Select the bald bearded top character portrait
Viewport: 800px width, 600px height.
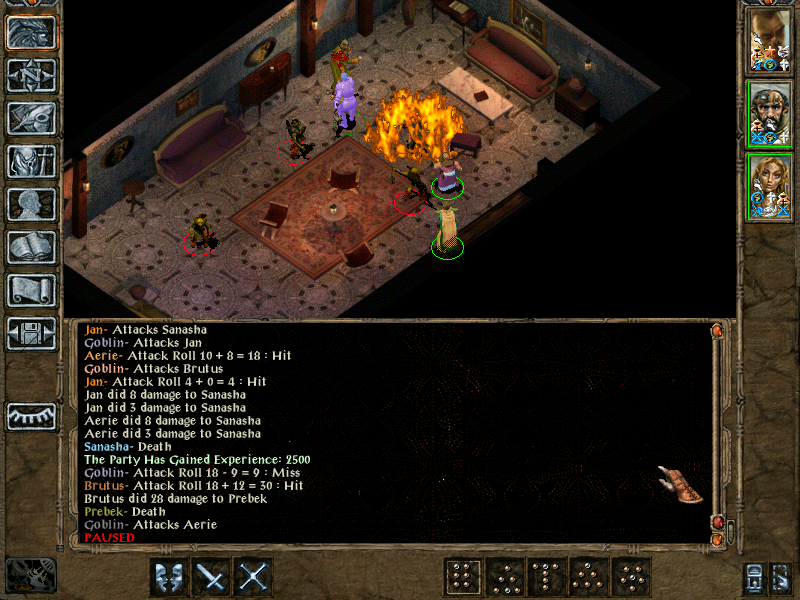click(771, 41)
